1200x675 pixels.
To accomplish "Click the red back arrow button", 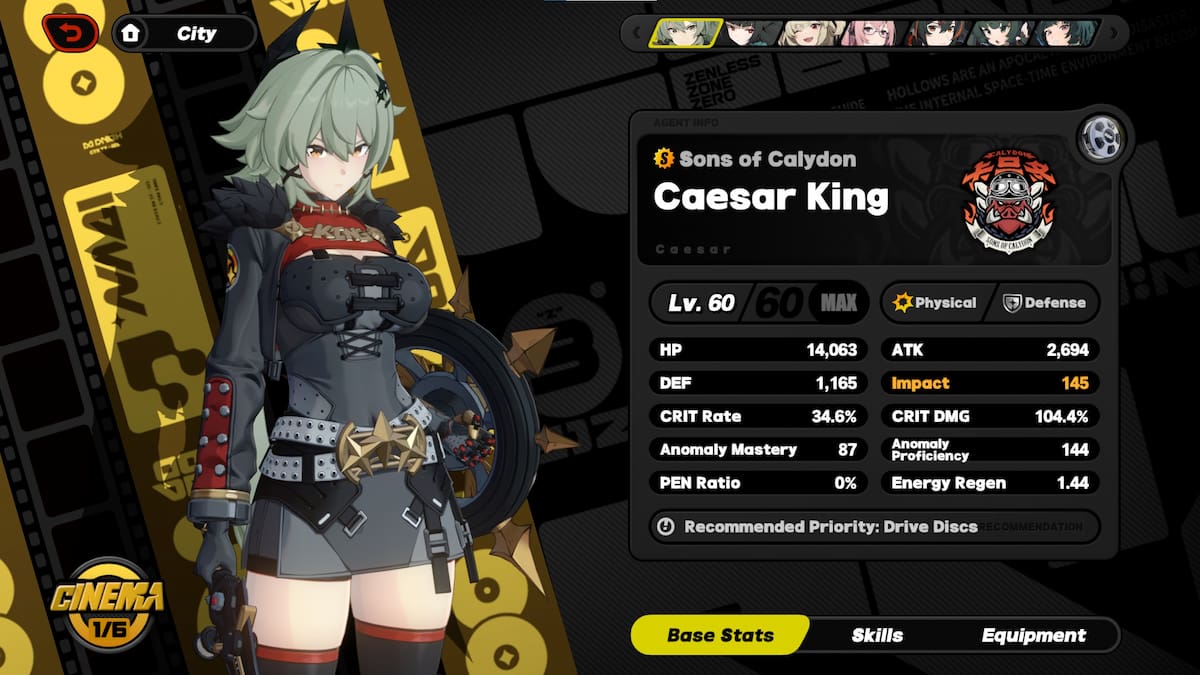I will point(70,33).
